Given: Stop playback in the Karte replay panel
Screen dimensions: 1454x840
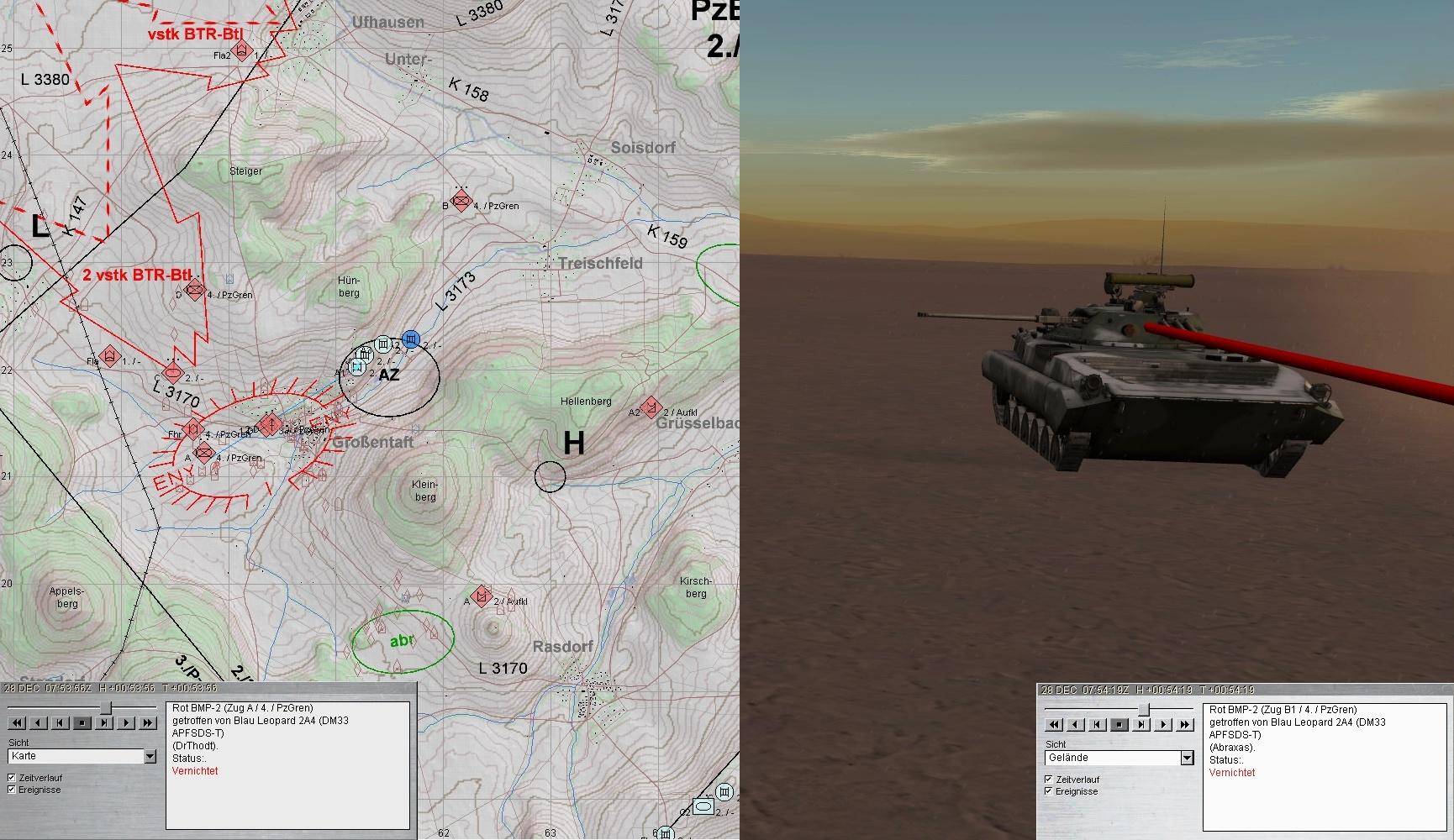Looking at the screenshot, I should pyautogui.click(x=82, y=722).
